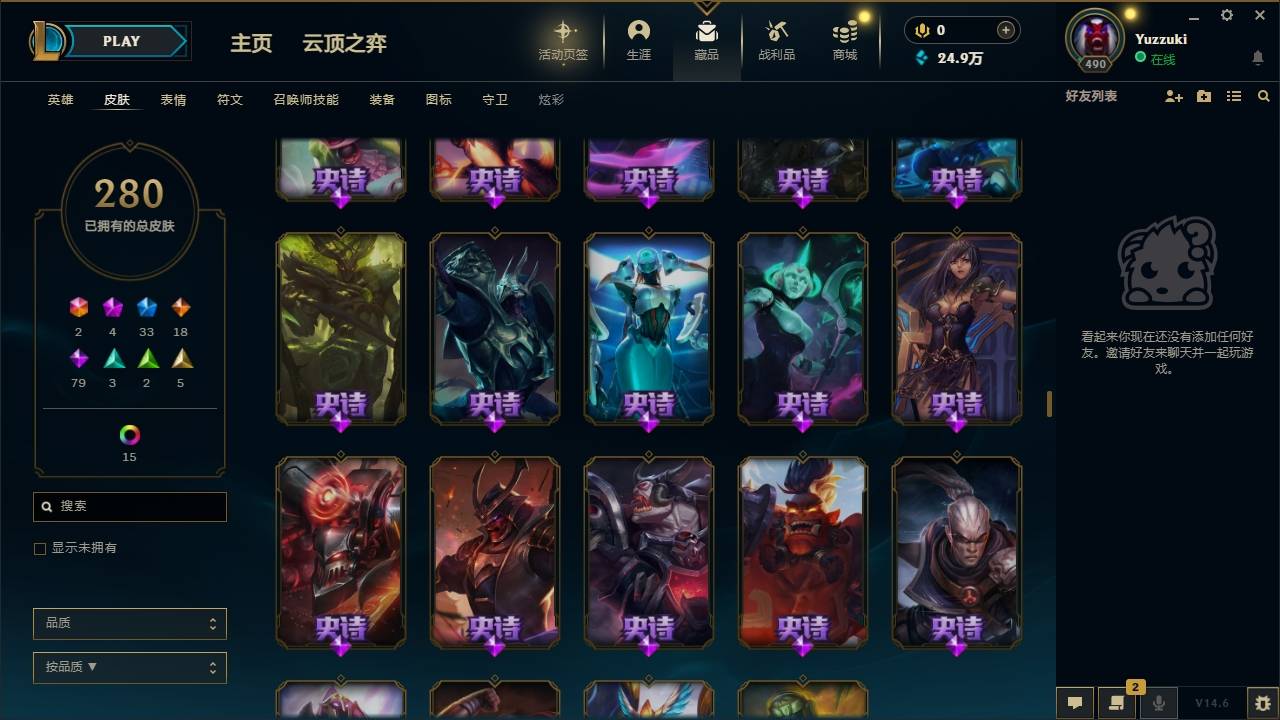This screenshot has width=1280, height=720.
Task: Click the plus button to purchase currency
Action: pos(1003,30)
